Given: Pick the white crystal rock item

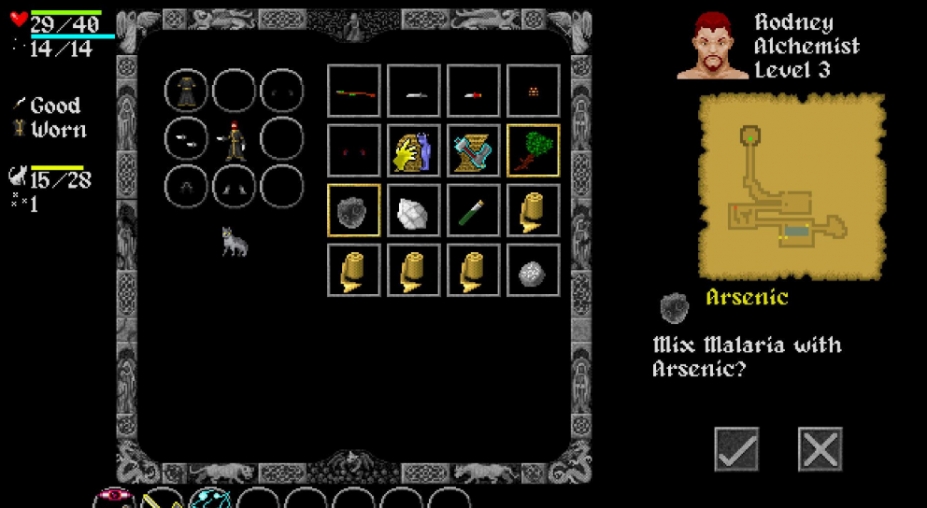Looking at the screenshot, I should (x=413, y=210).
